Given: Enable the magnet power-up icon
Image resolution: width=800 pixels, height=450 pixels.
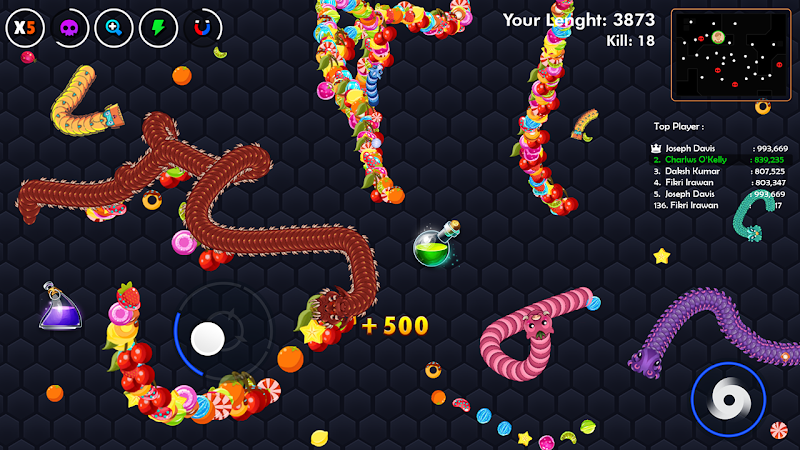Looking at the screenshot, I should point(203,27).
